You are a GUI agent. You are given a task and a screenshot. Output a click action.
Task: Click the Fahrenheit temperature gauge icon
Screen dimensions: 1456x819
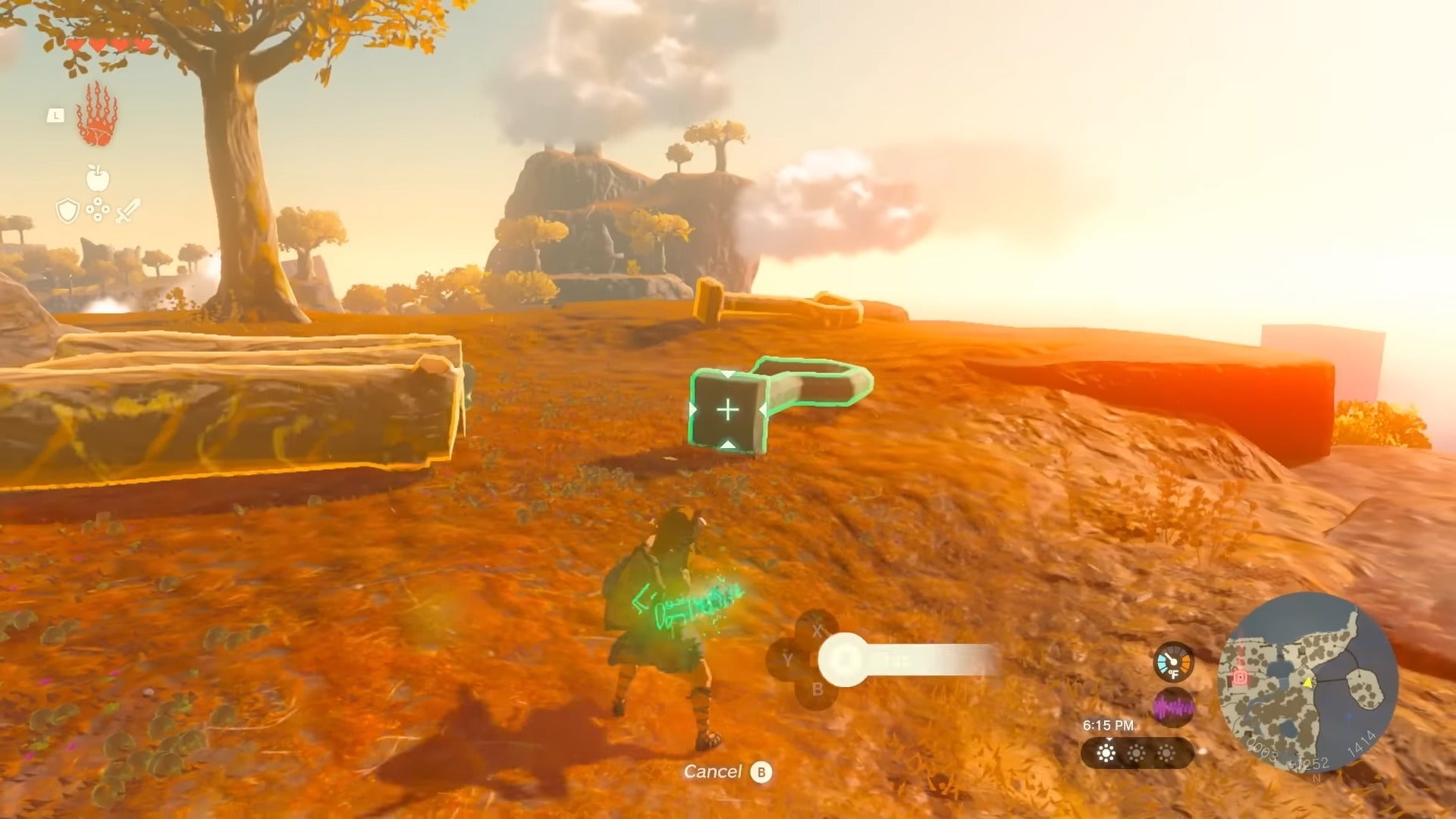(1174, 664)
